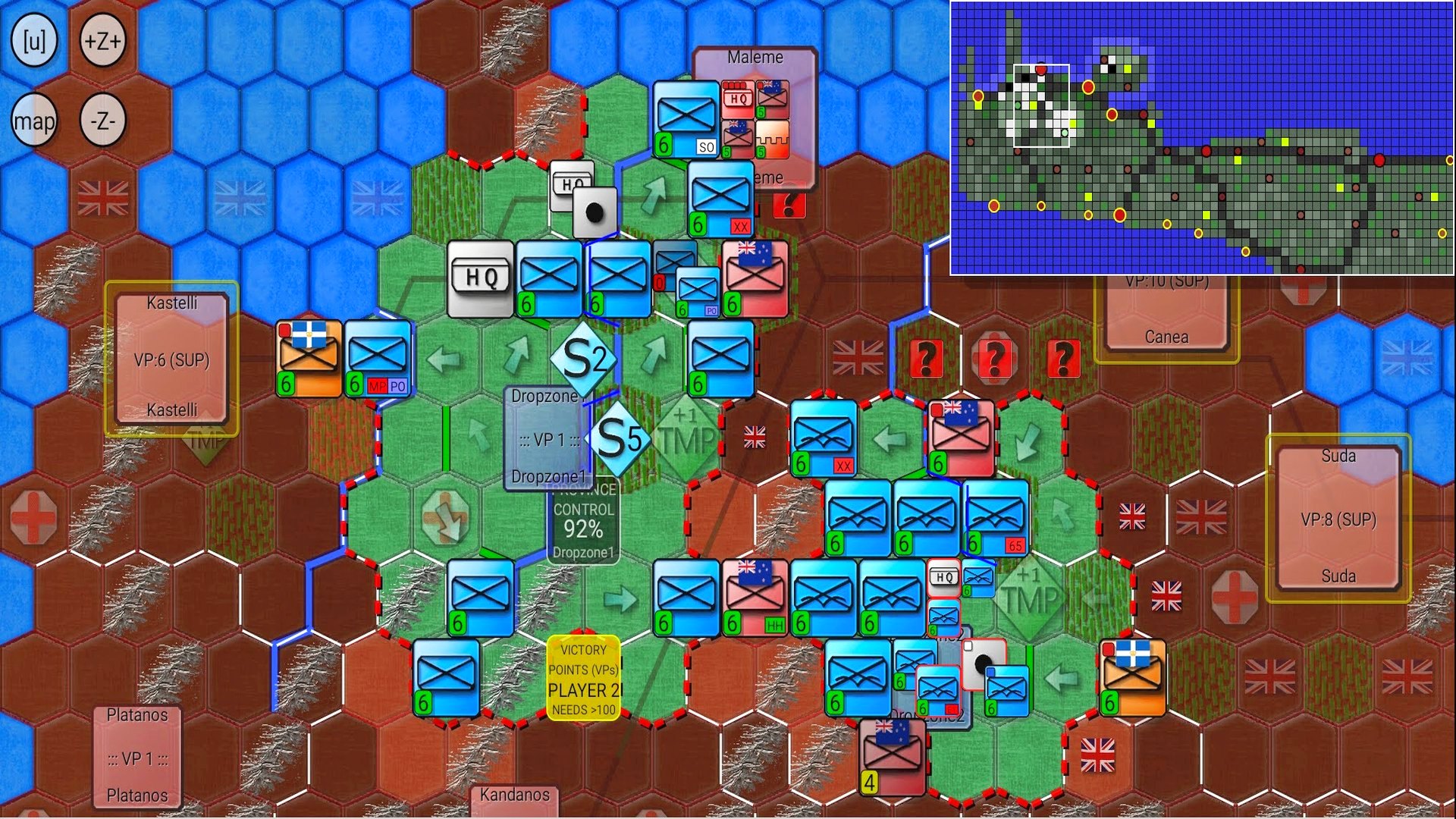Click the white viewport rectangle on the minimap
The width and height of the screenshot is (1456, 819).
click(1041, 106)
